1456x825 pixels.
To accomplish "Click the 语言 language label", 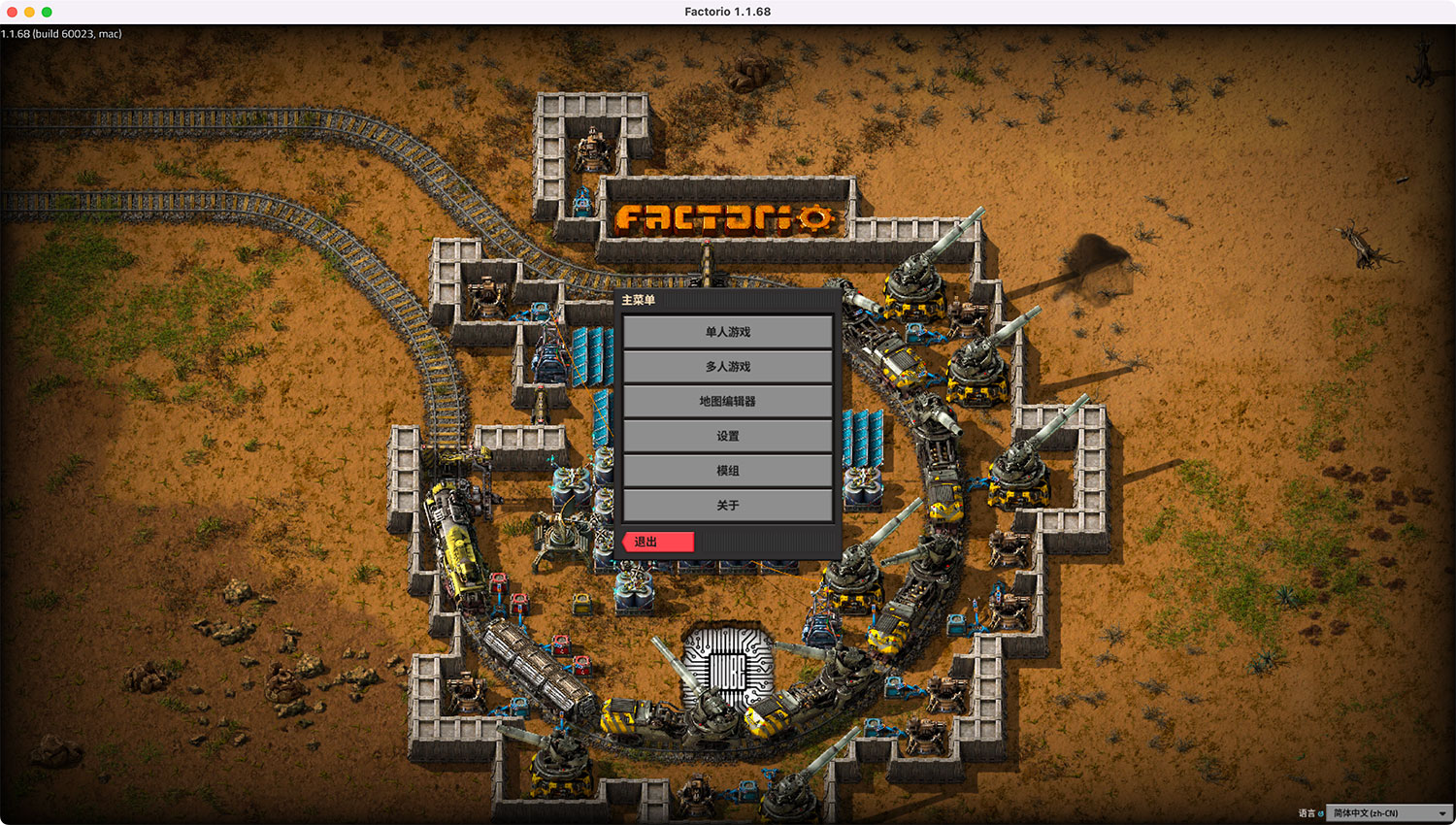I will [x=1307, y=812].
